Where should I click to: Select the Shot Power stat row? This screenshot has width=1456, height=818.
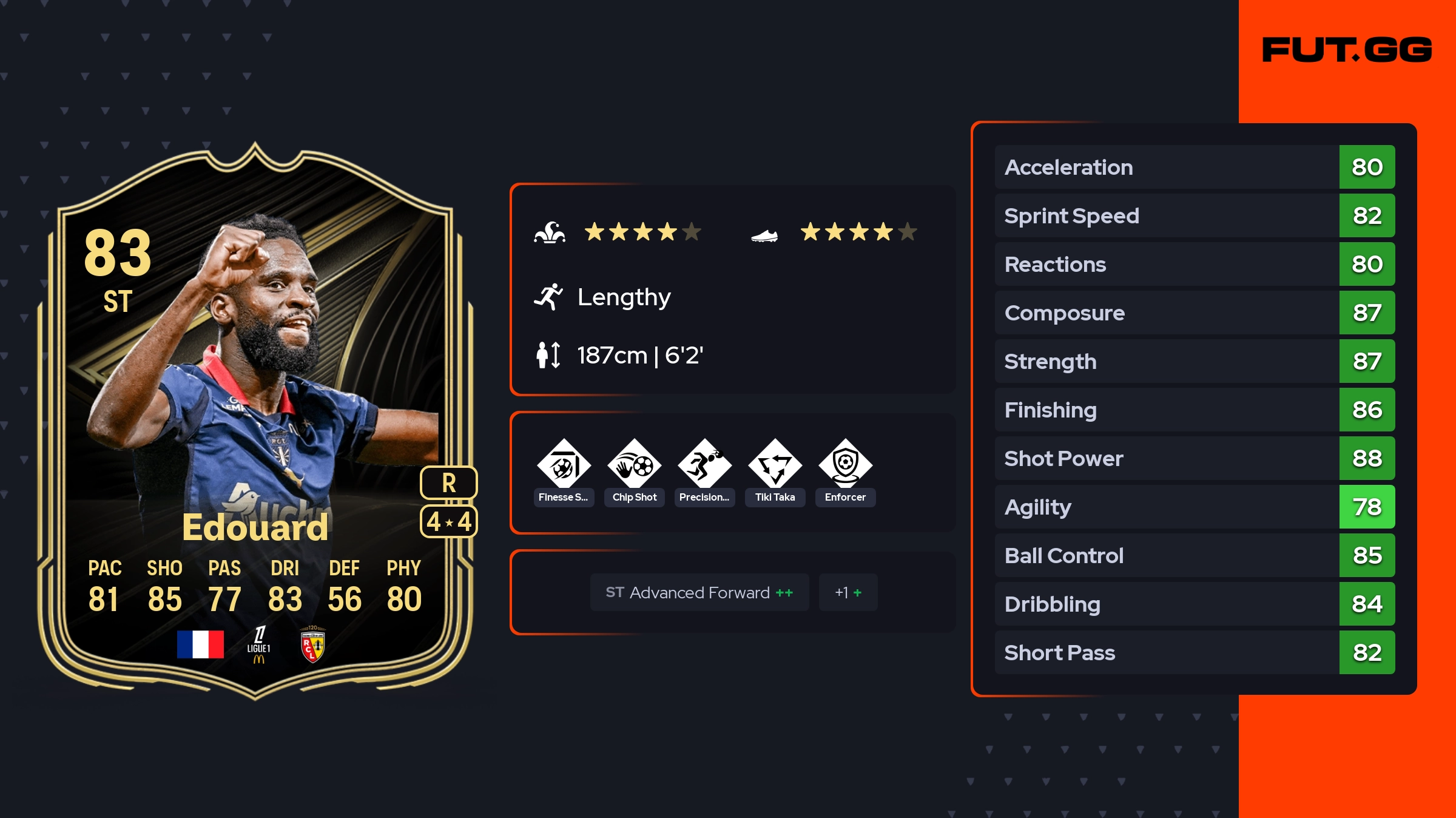click(x=1194, y=458)
